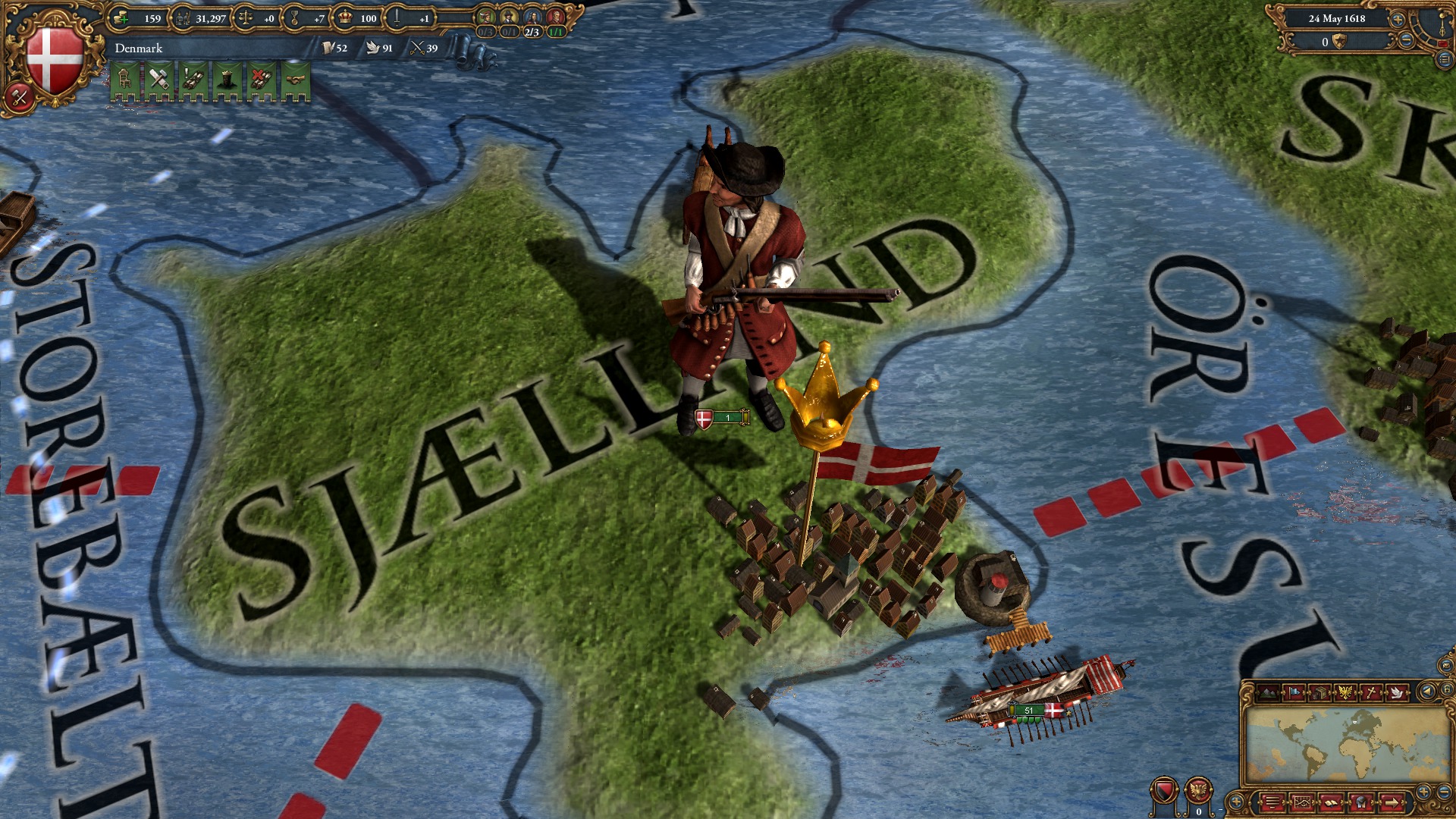The width and height of the screenshot is (1456, 819).
Task: Select the diplomatic mapmode dove icon
Action: click(x=1398, y=691)
